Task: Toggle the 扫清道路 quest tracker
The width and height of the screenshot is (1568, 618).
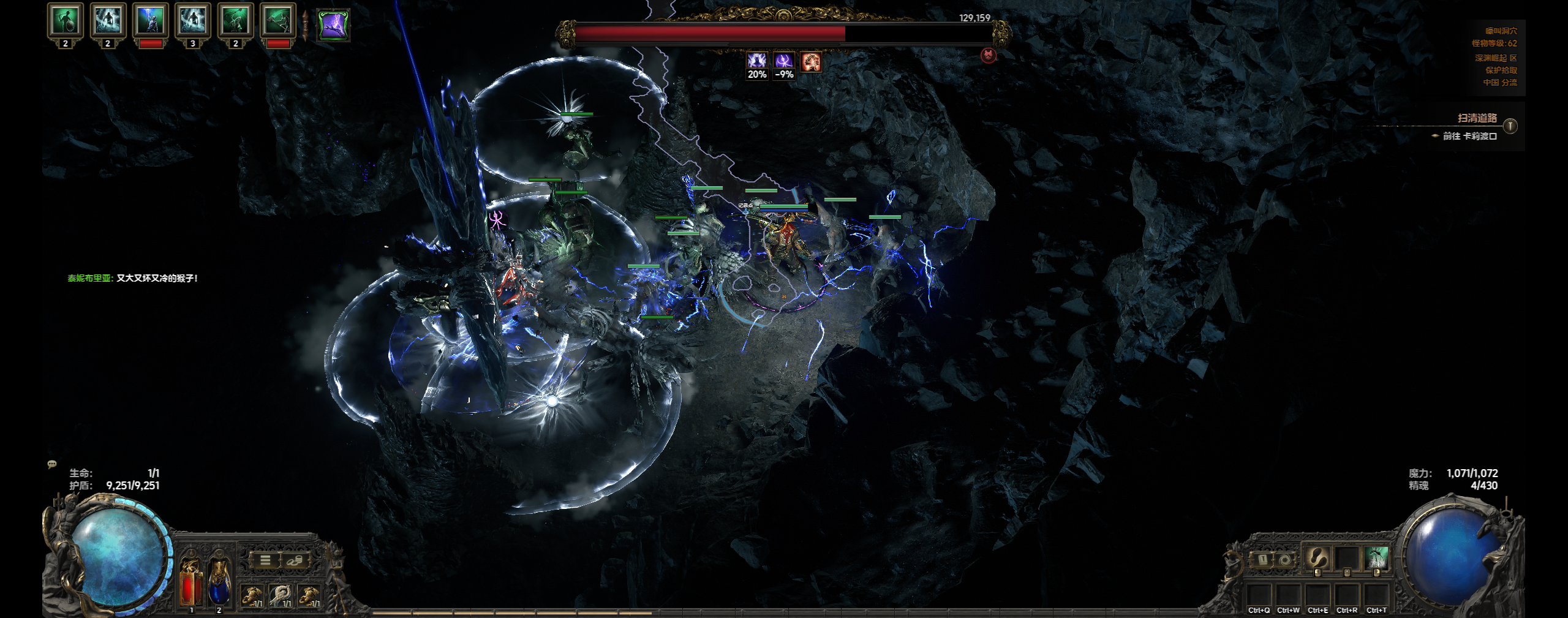Action: (x=1510, y=126)
